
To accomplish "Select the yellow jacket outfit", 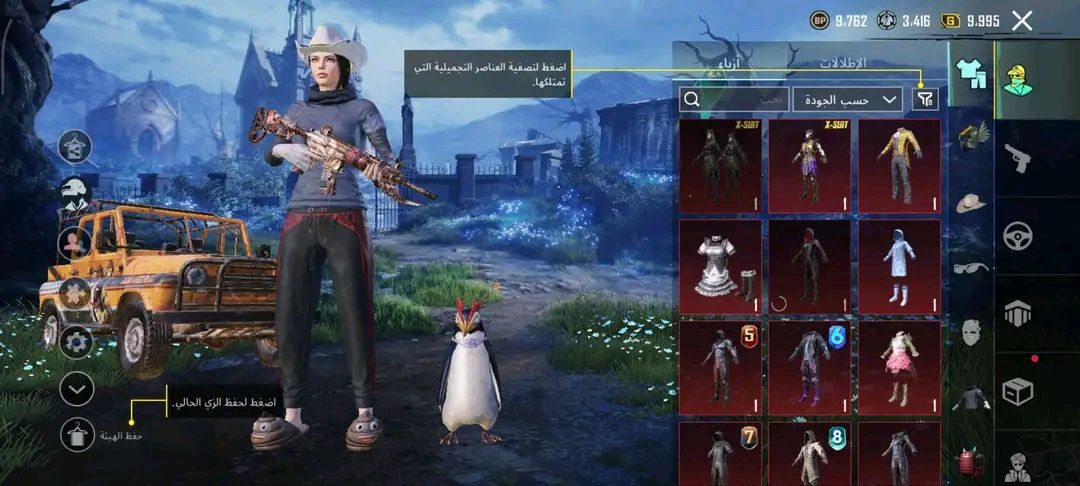I will click(899, 166).
